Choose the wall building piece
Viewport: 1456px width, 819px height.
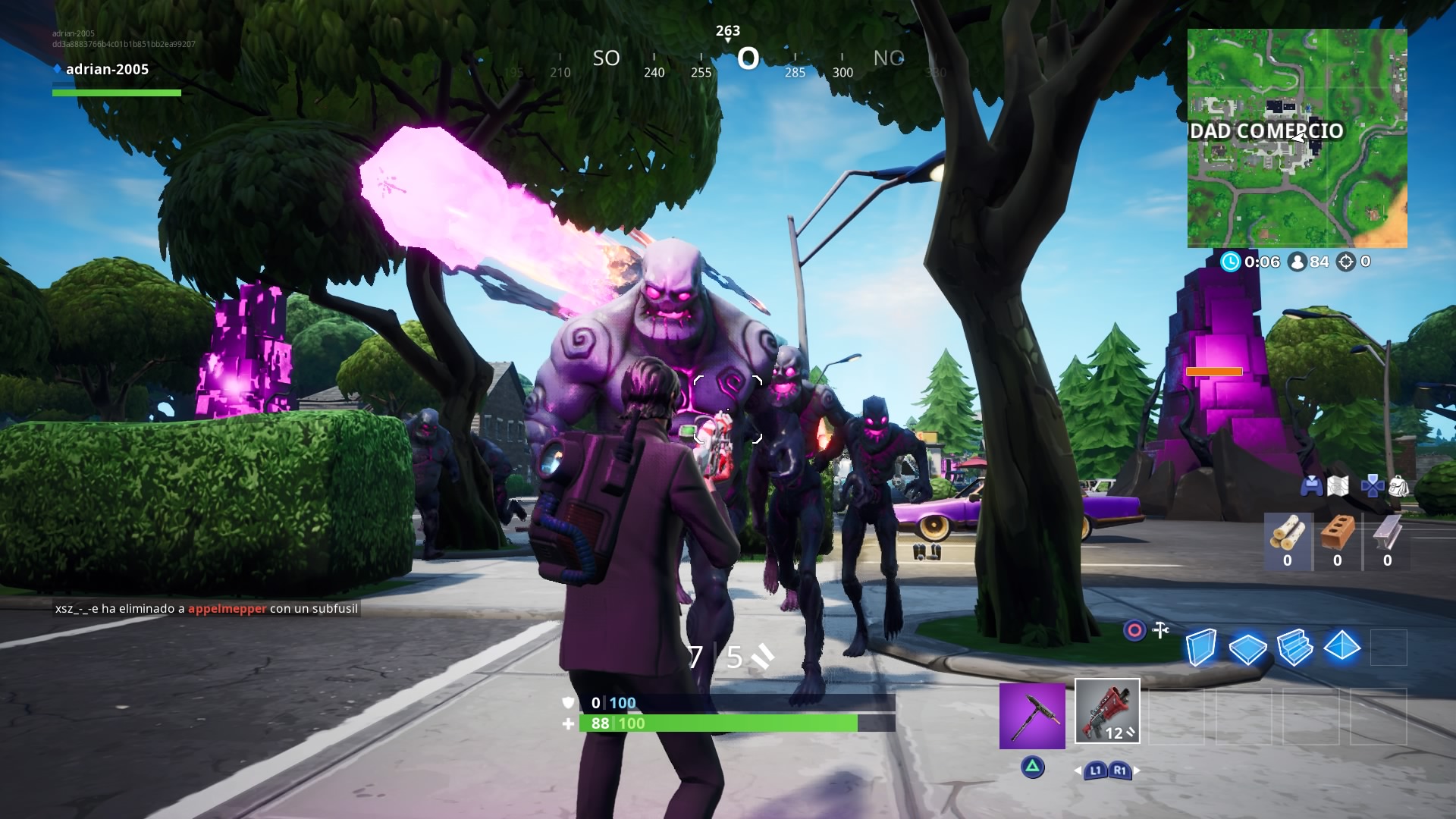[x=1201, y=648]
